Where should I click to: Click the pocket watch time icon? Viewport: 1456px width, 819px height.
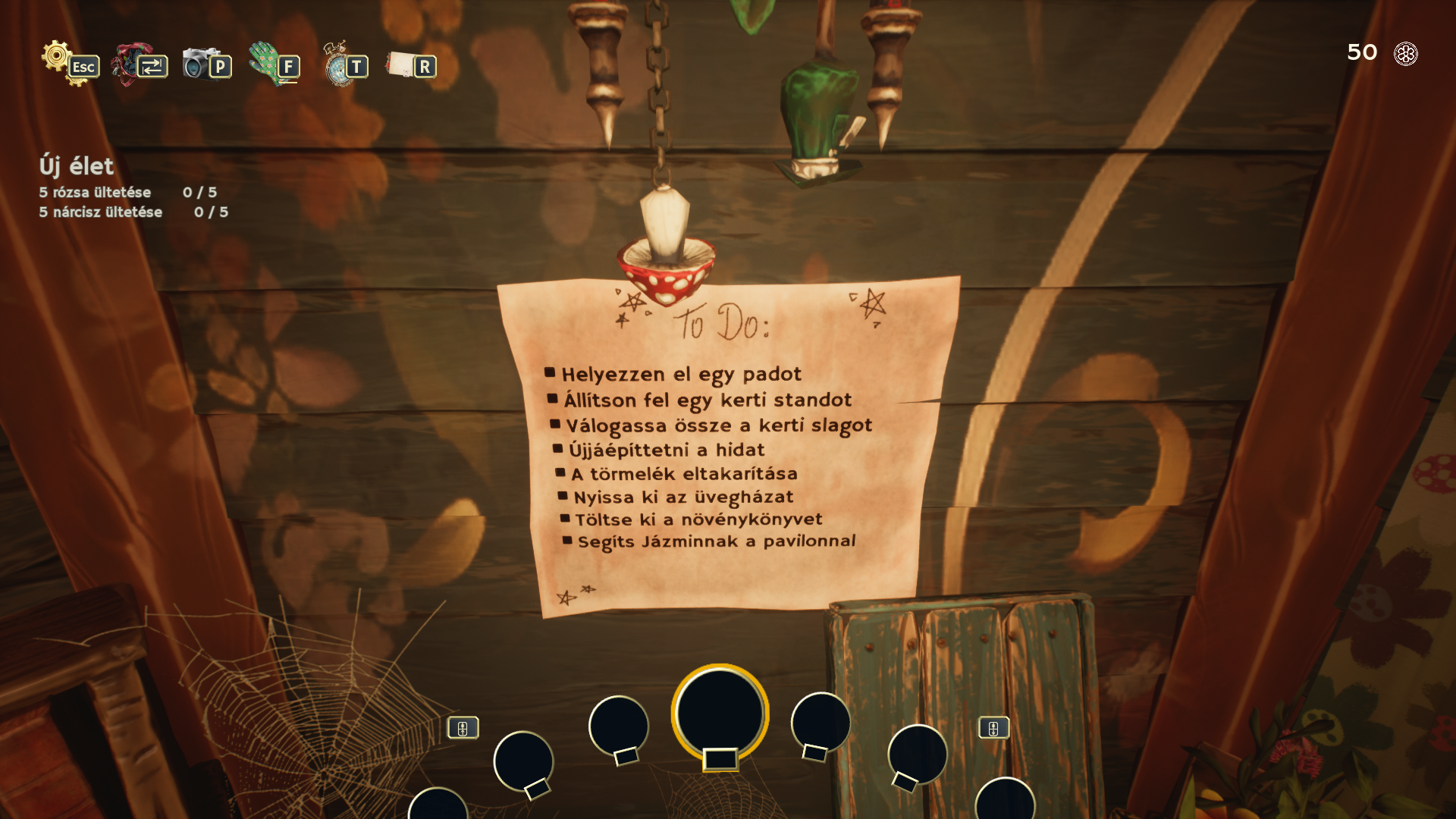pos(336,64)
